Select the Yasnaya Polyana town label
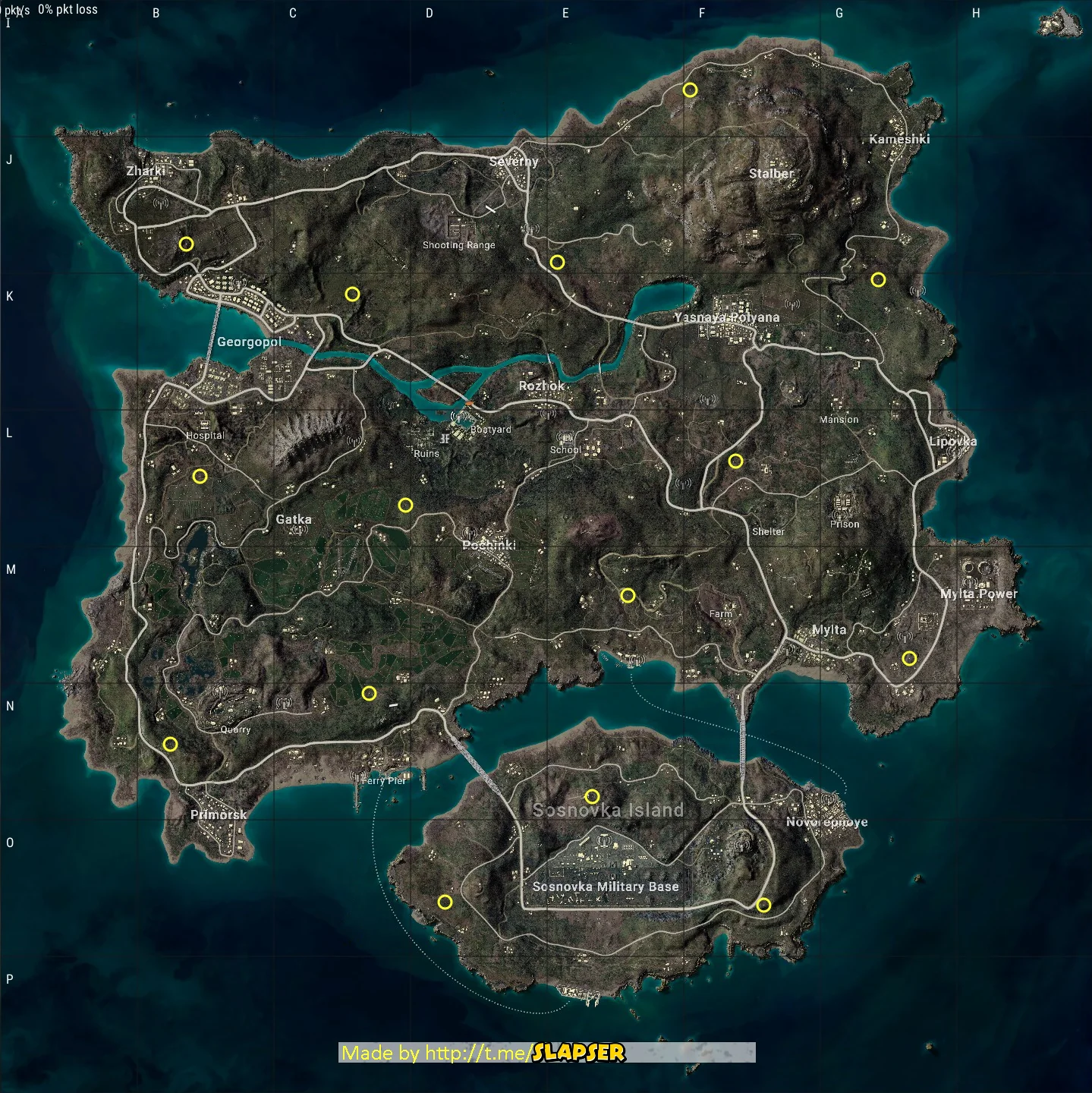 click(727, 316)
